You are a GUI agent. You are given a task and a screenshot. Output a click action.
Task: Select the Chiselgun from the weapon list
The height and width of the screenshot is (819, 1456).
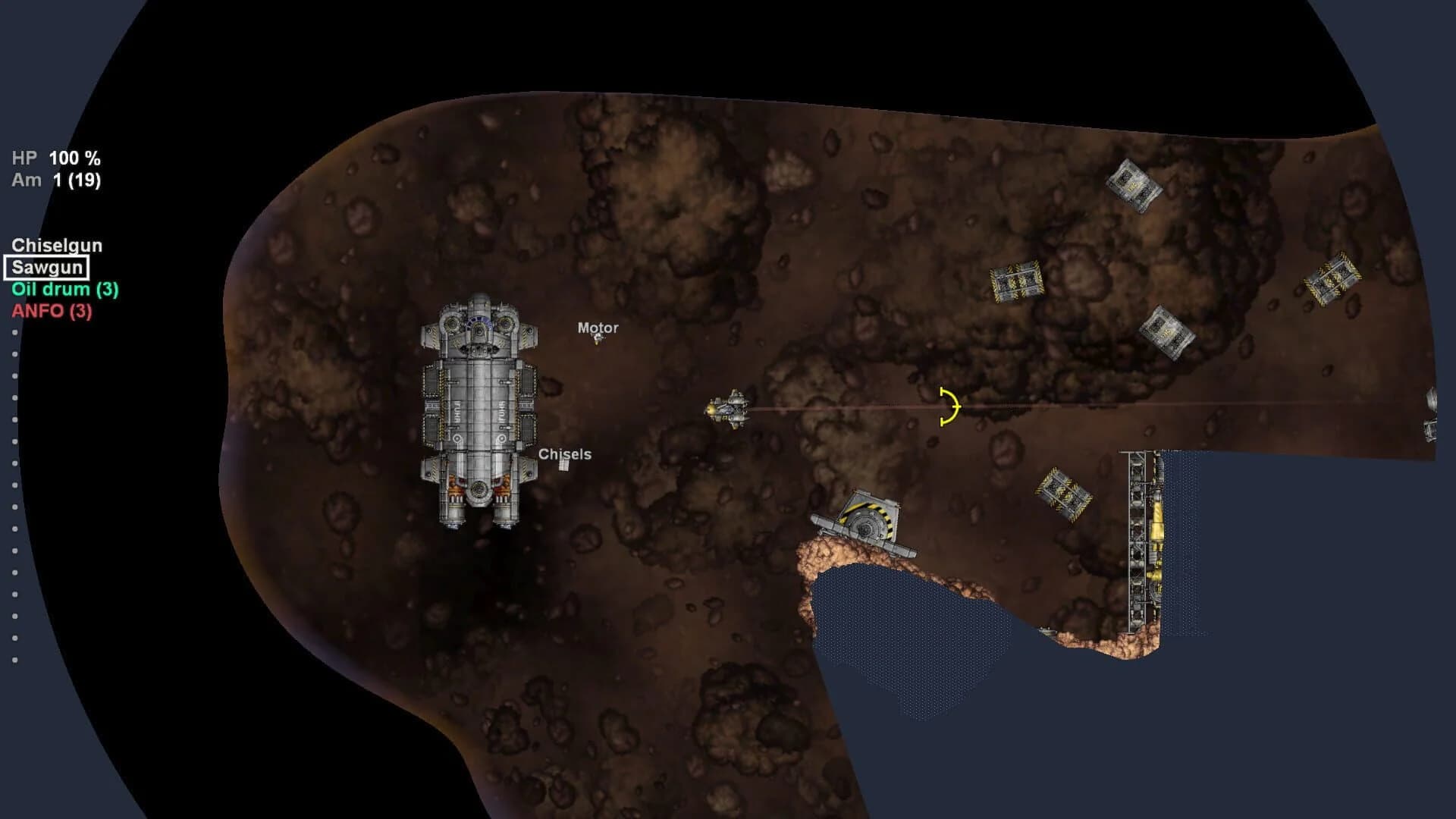(57, 245)
